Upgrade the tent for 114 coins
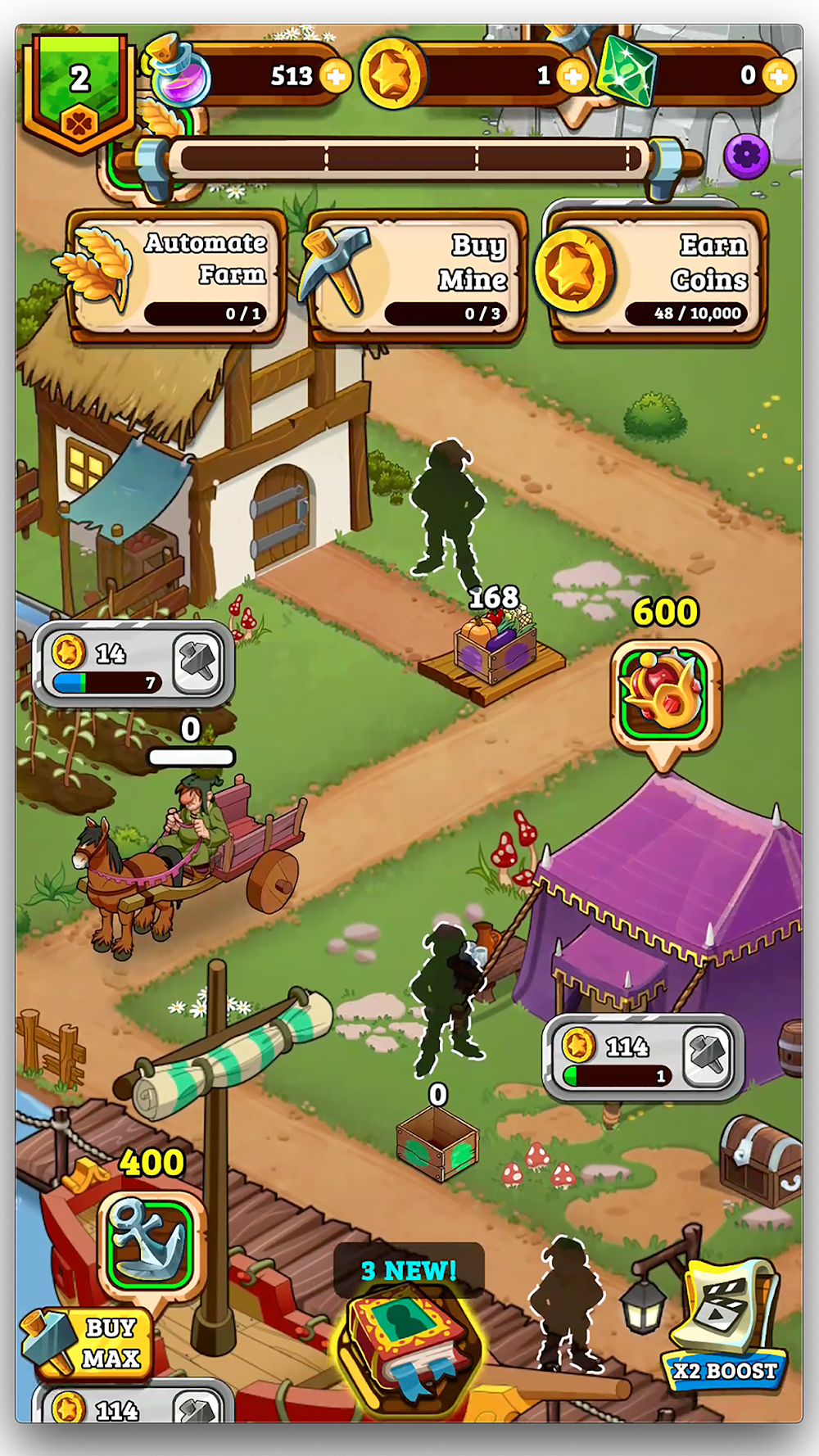 coord(708,1055)
